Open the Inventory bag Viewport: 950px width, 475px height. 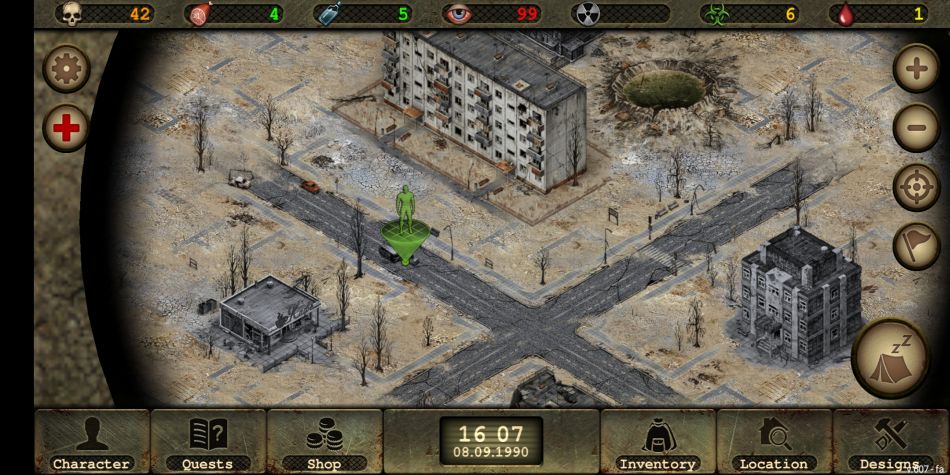click(x=657, y=441)
